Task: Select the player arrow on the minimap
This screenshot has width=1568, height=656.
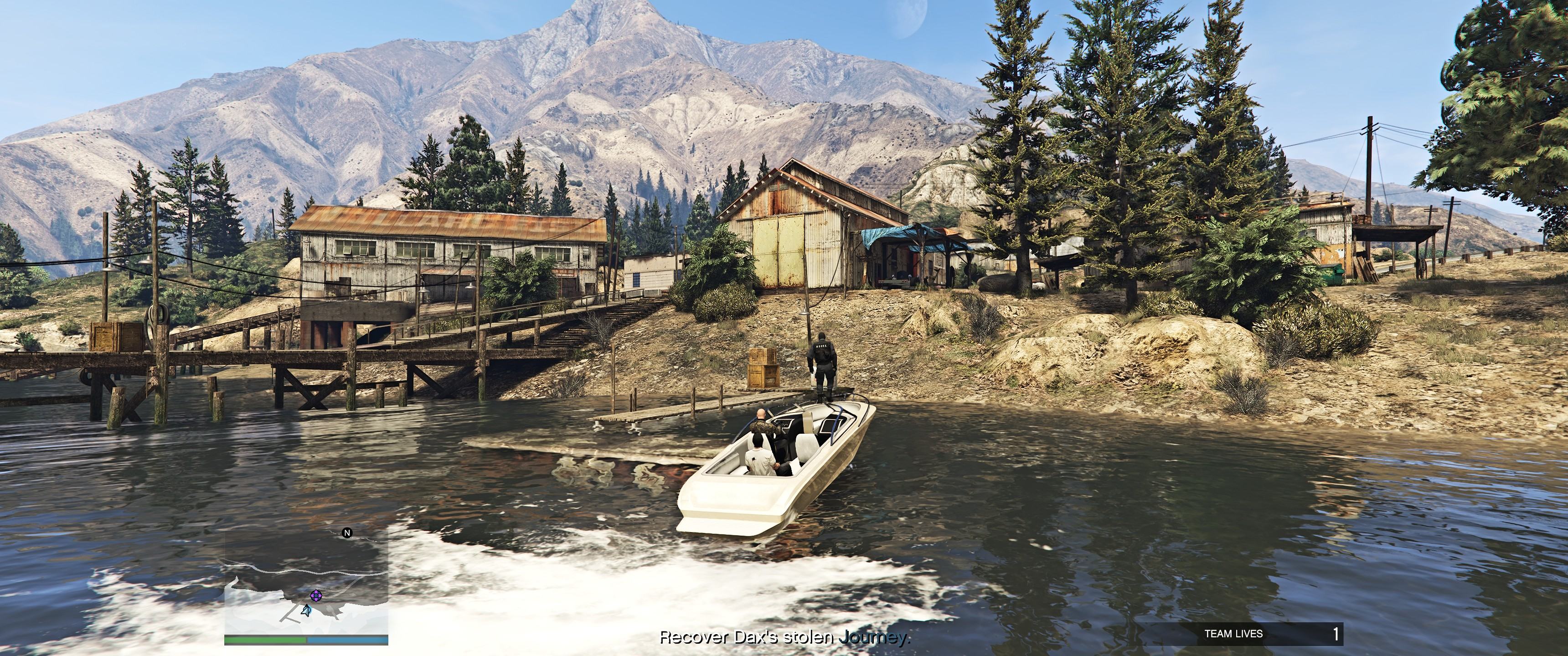Action: click(x=307, y=611)
